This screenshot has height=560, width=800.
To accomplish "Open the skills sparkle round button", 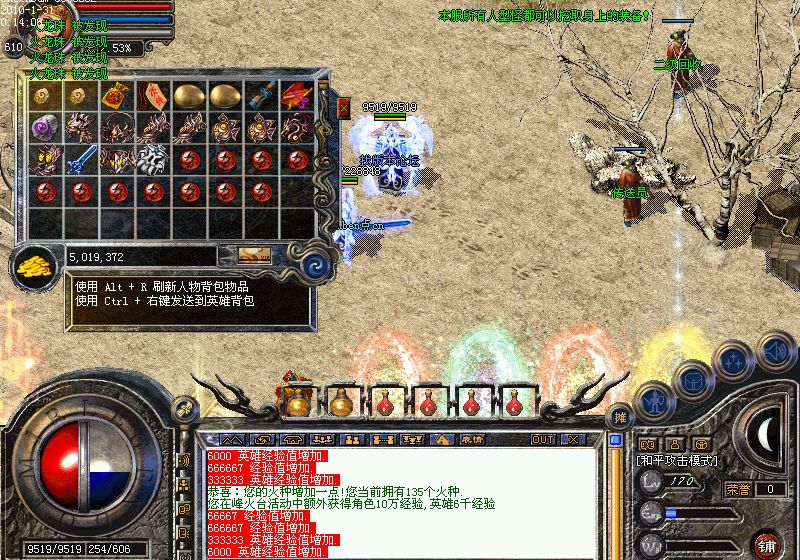I will pyautogui.click(x=735, y=360).
